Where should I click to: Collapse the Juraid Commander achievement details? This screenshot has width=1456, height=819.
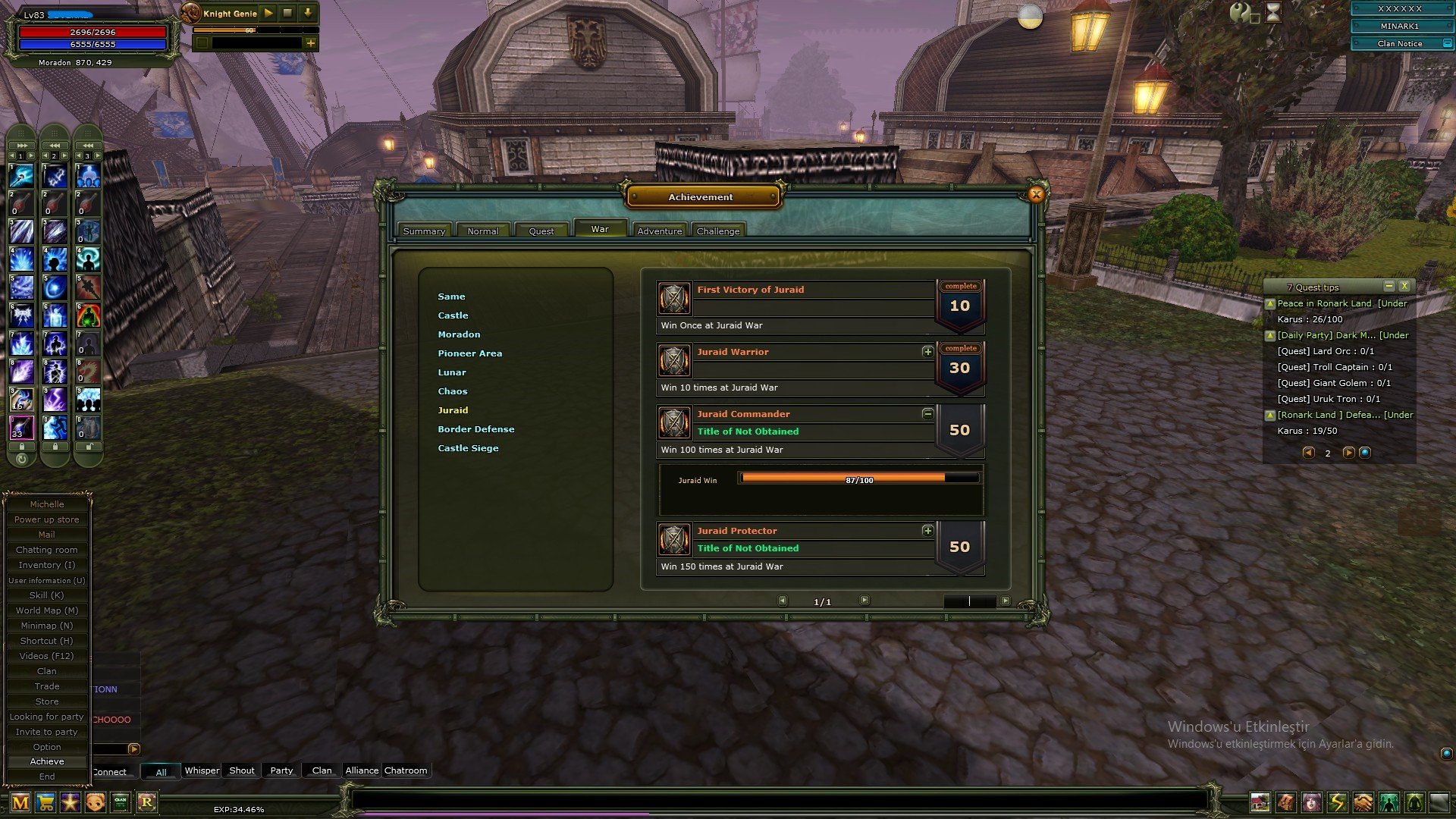pyautogui.click(x=928, y=413)
